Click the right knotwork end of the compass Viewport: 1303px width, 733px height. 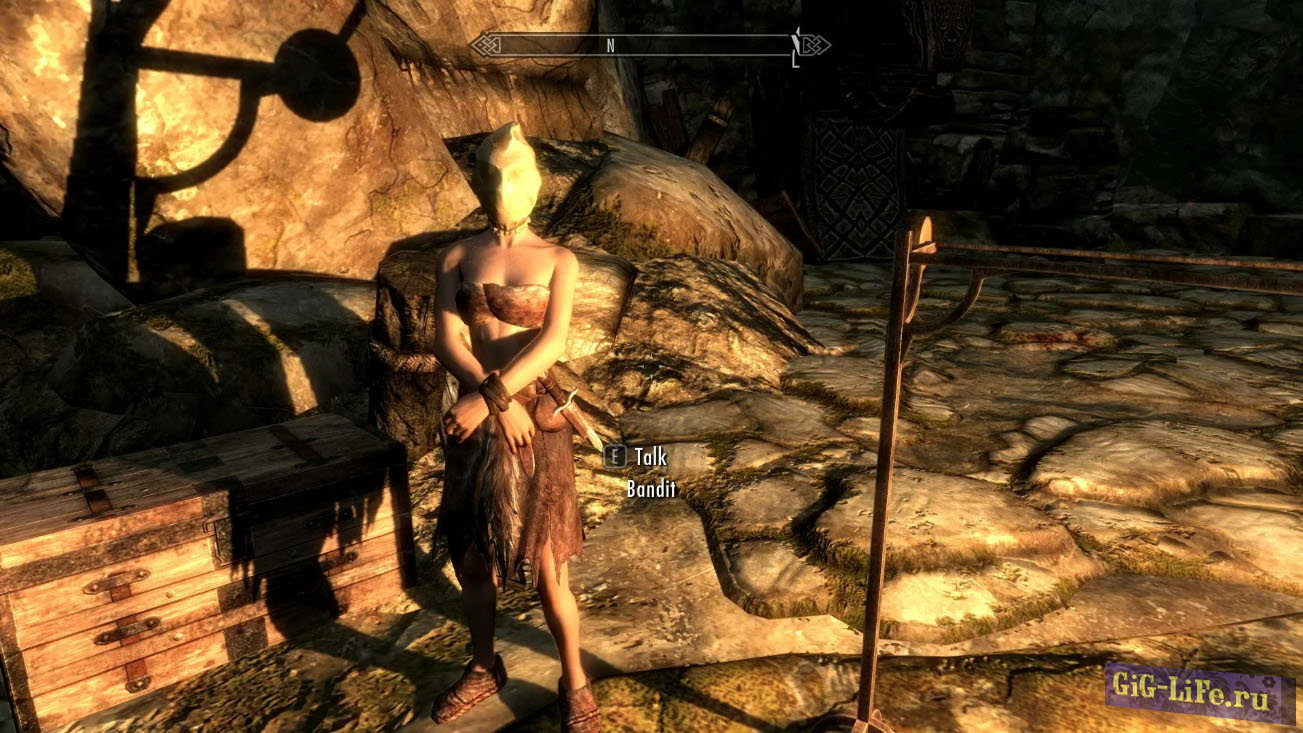pyautogui.click(x=814, y=44)
